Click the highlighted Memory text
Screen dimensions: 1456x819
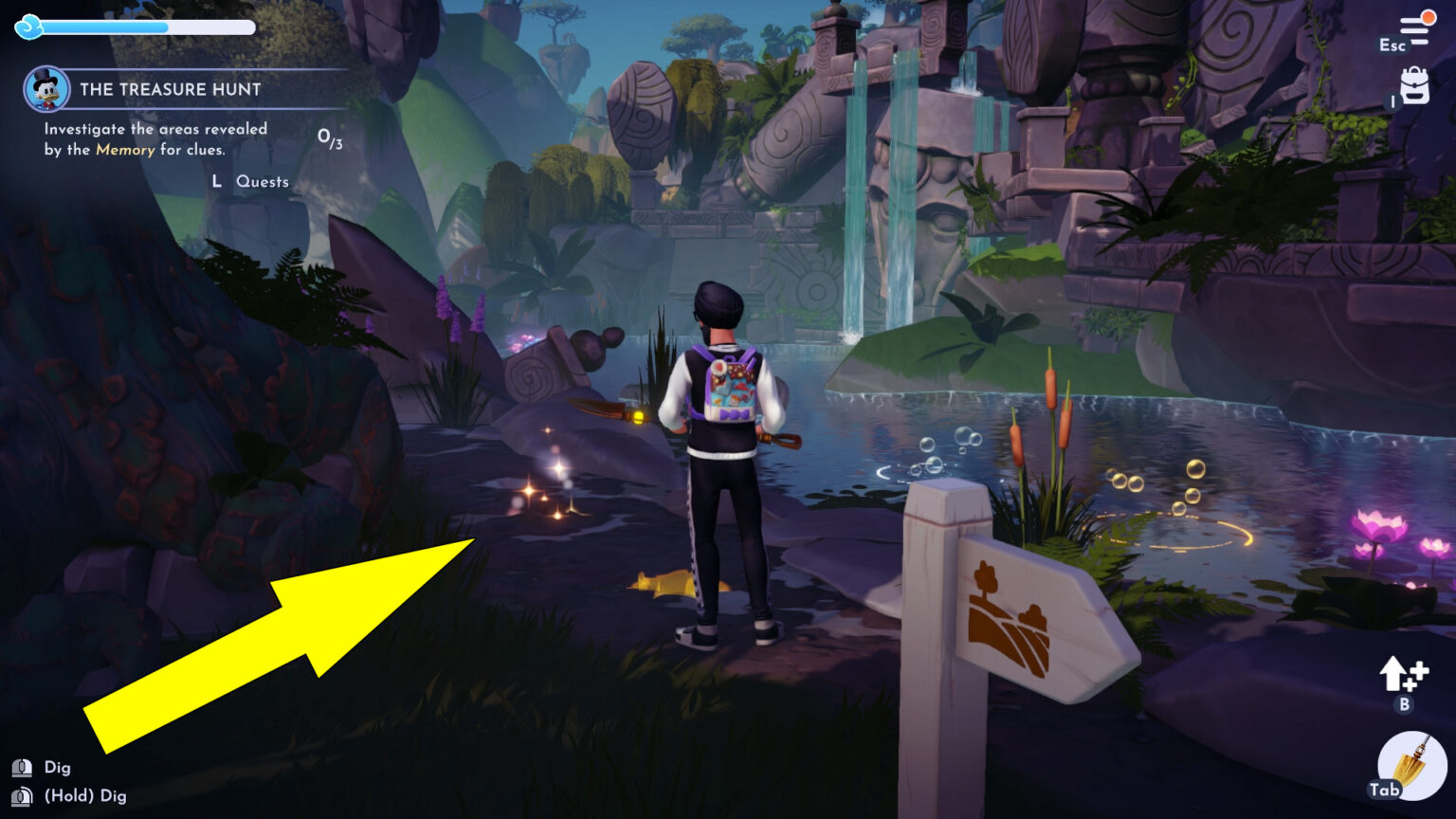124,150
